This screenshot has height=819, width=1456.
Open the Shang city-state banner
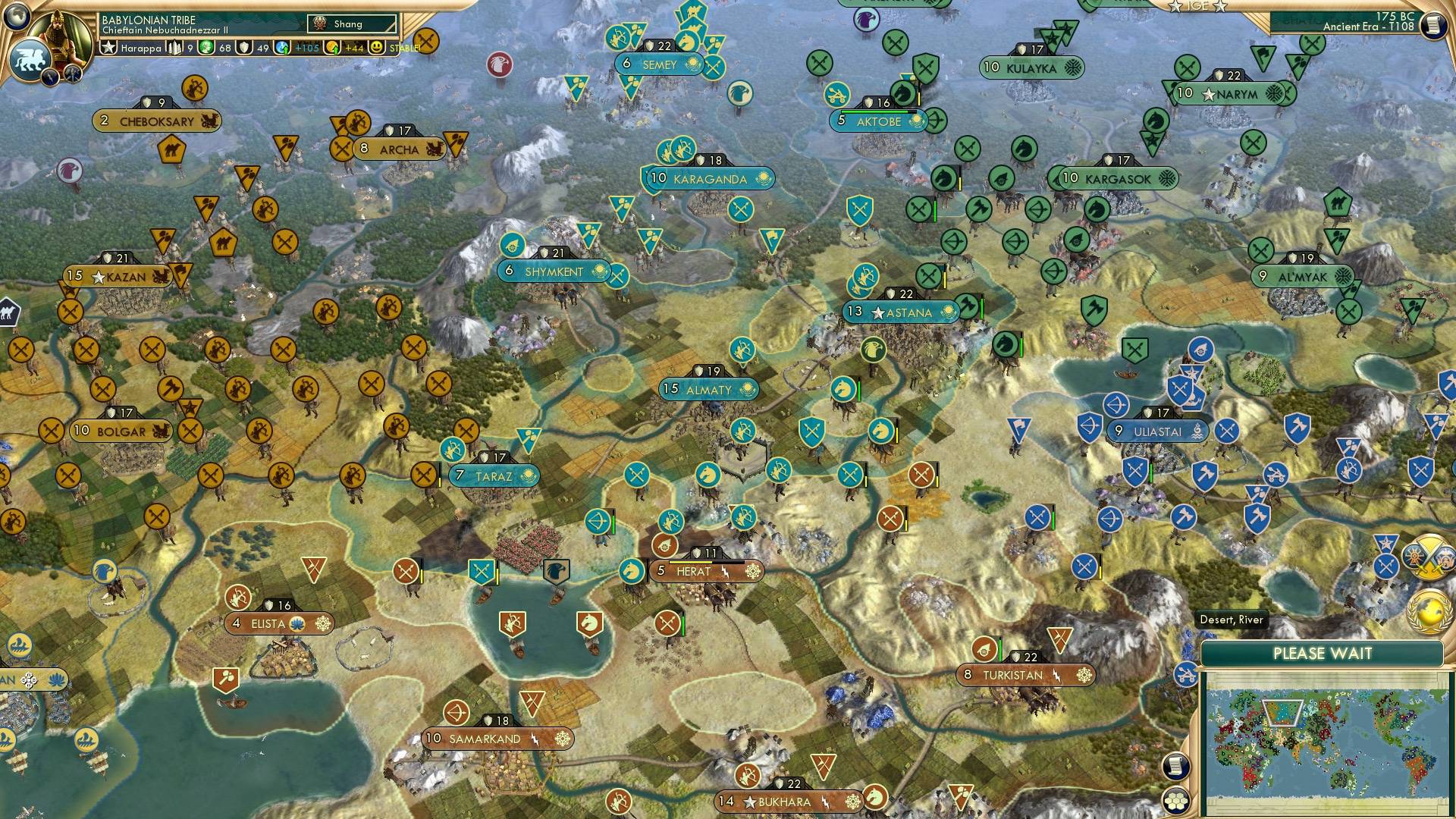point(349,24)
